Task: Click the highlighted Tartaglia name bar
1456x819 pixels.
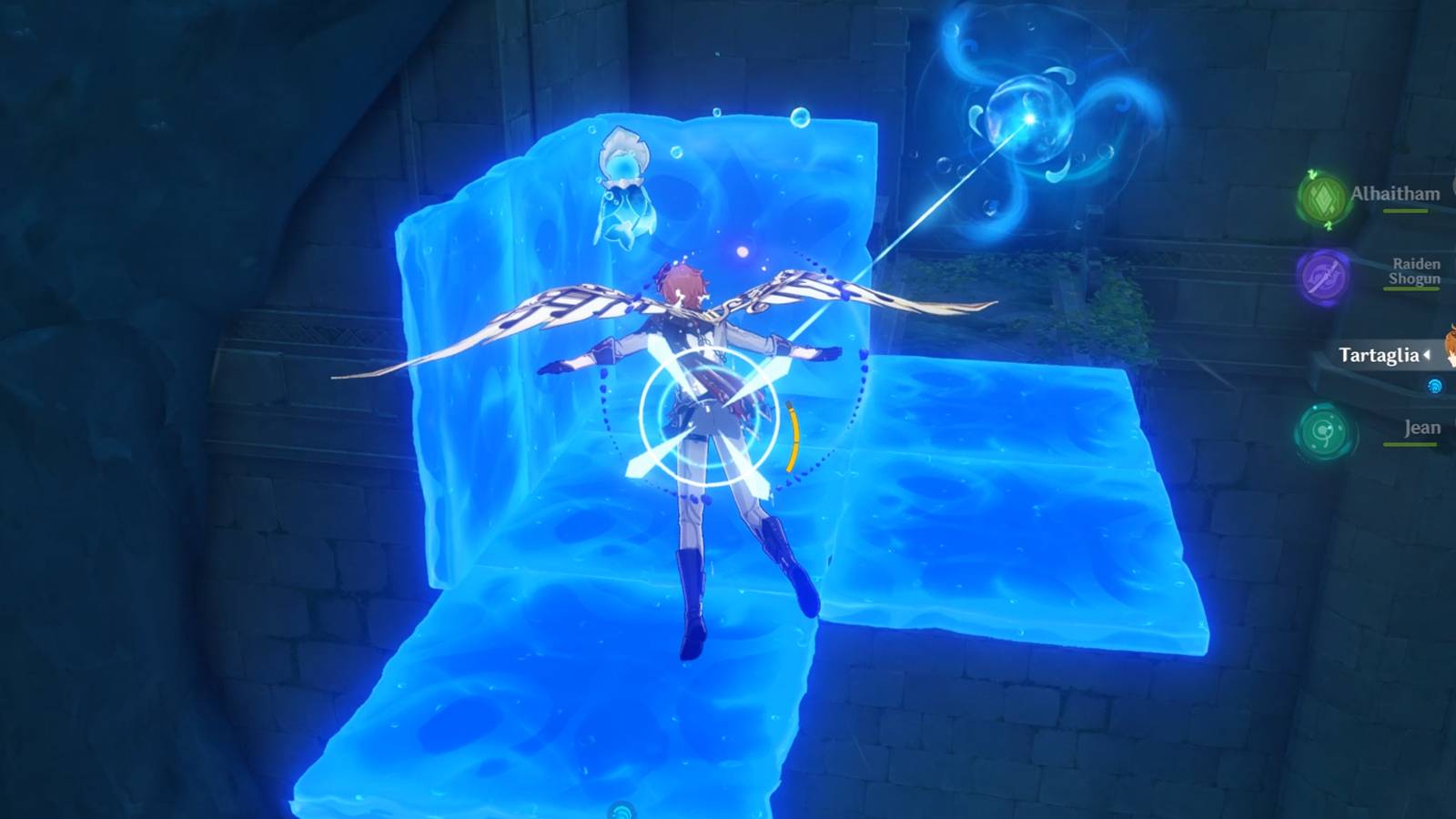Action: pyautogui.click(x=1377, y=355)
